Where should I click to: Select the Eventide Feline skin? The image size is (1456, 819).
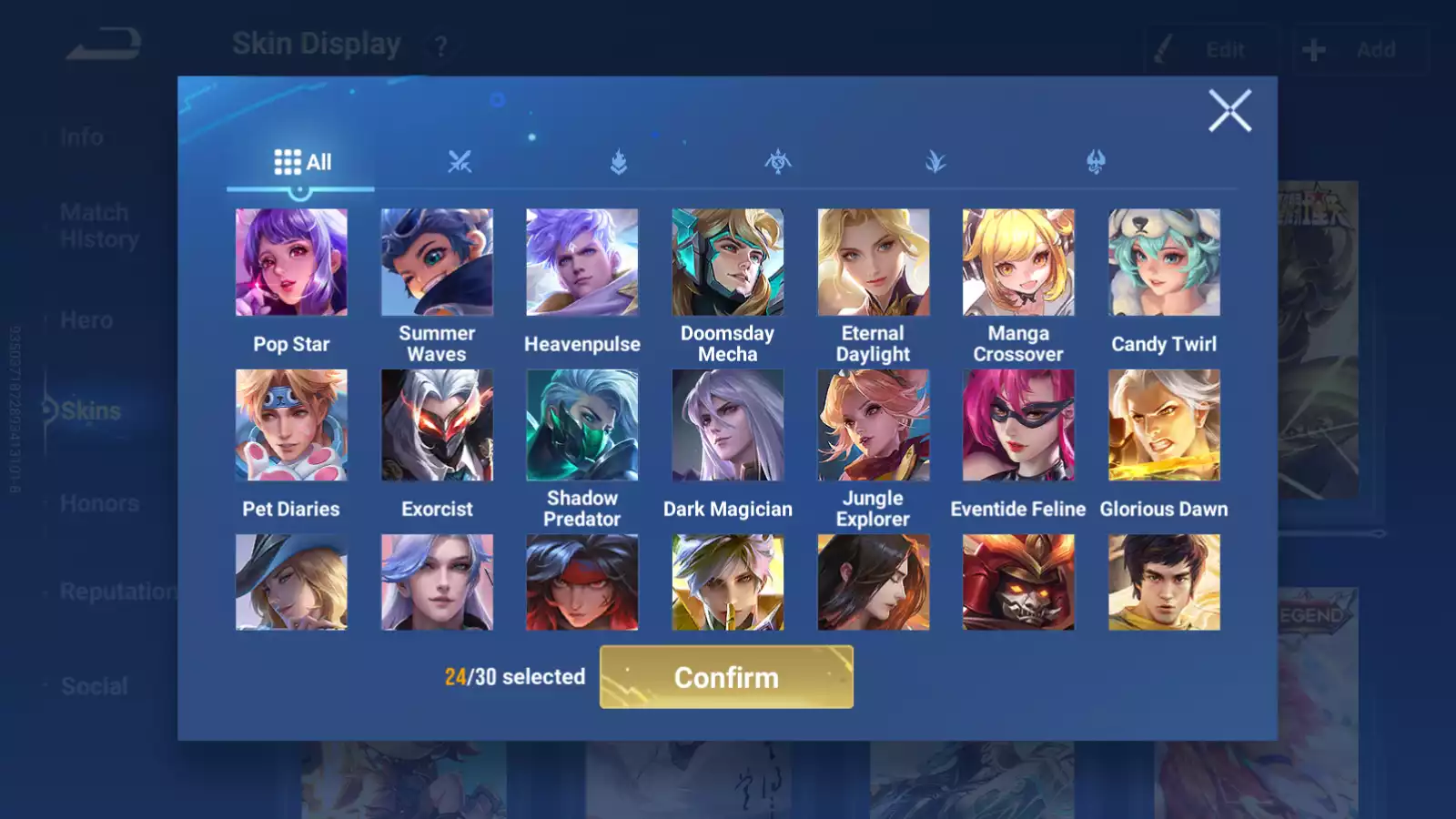click(x=1018, y=425)
